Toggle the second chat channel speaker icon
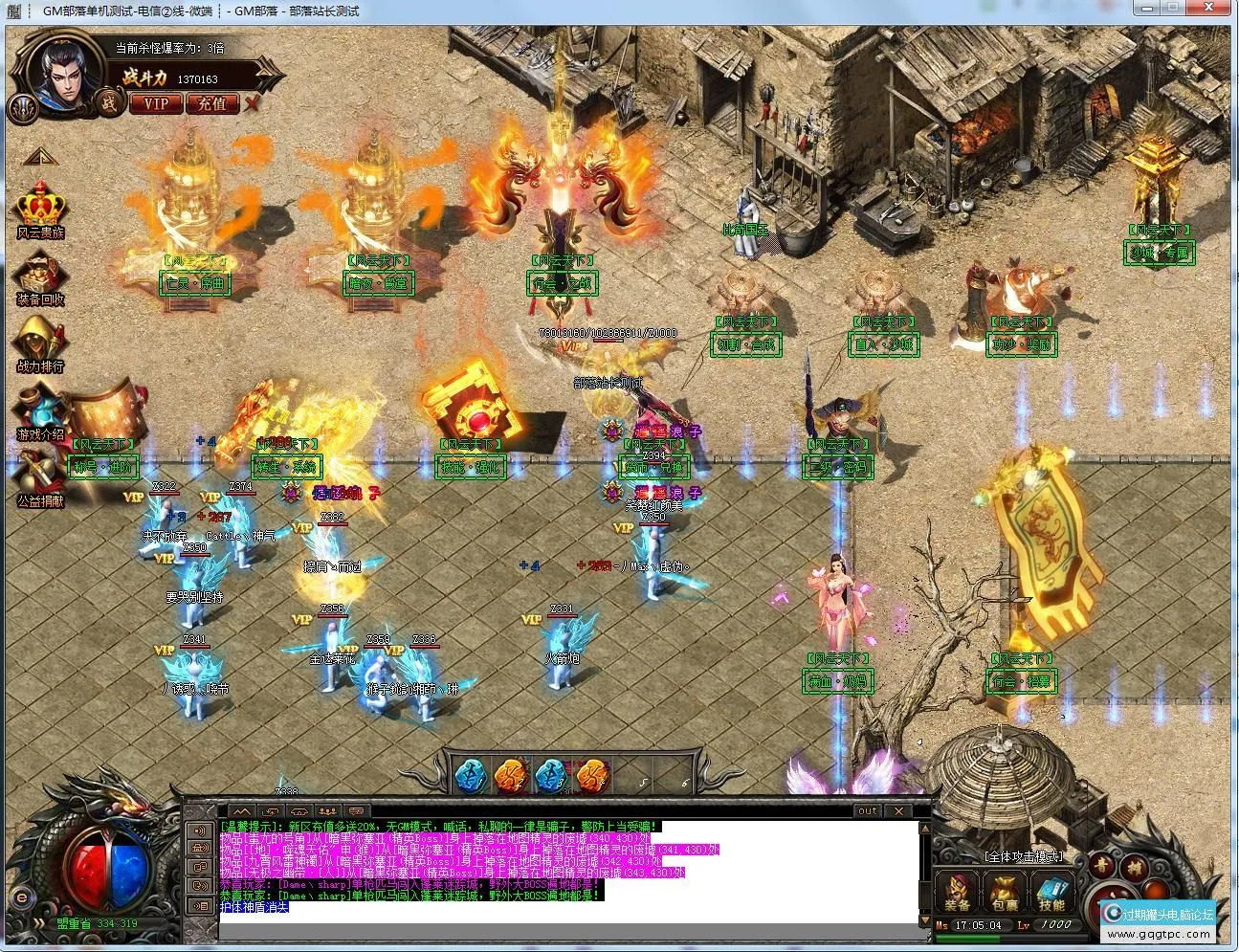The height and width of the screenshot is (952, 1239). 200,849
